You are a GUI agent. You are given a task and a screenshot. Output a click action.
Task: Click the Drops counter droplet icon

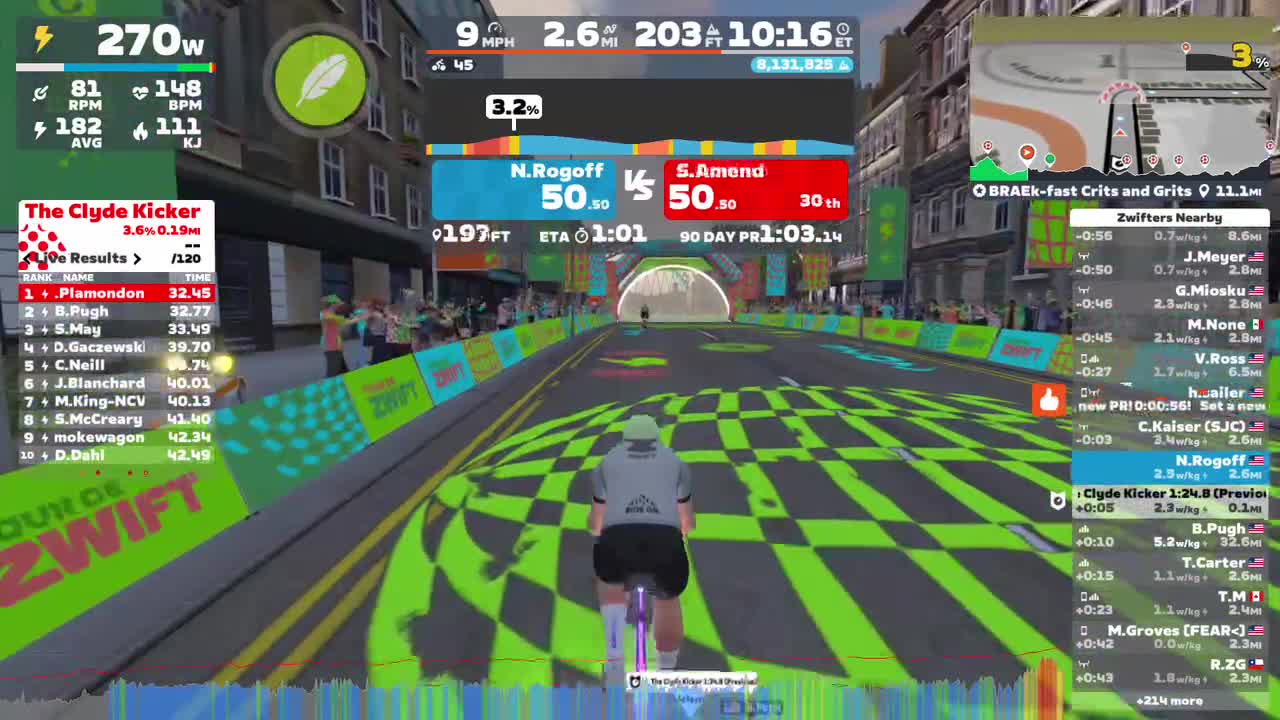pos(844,64)
